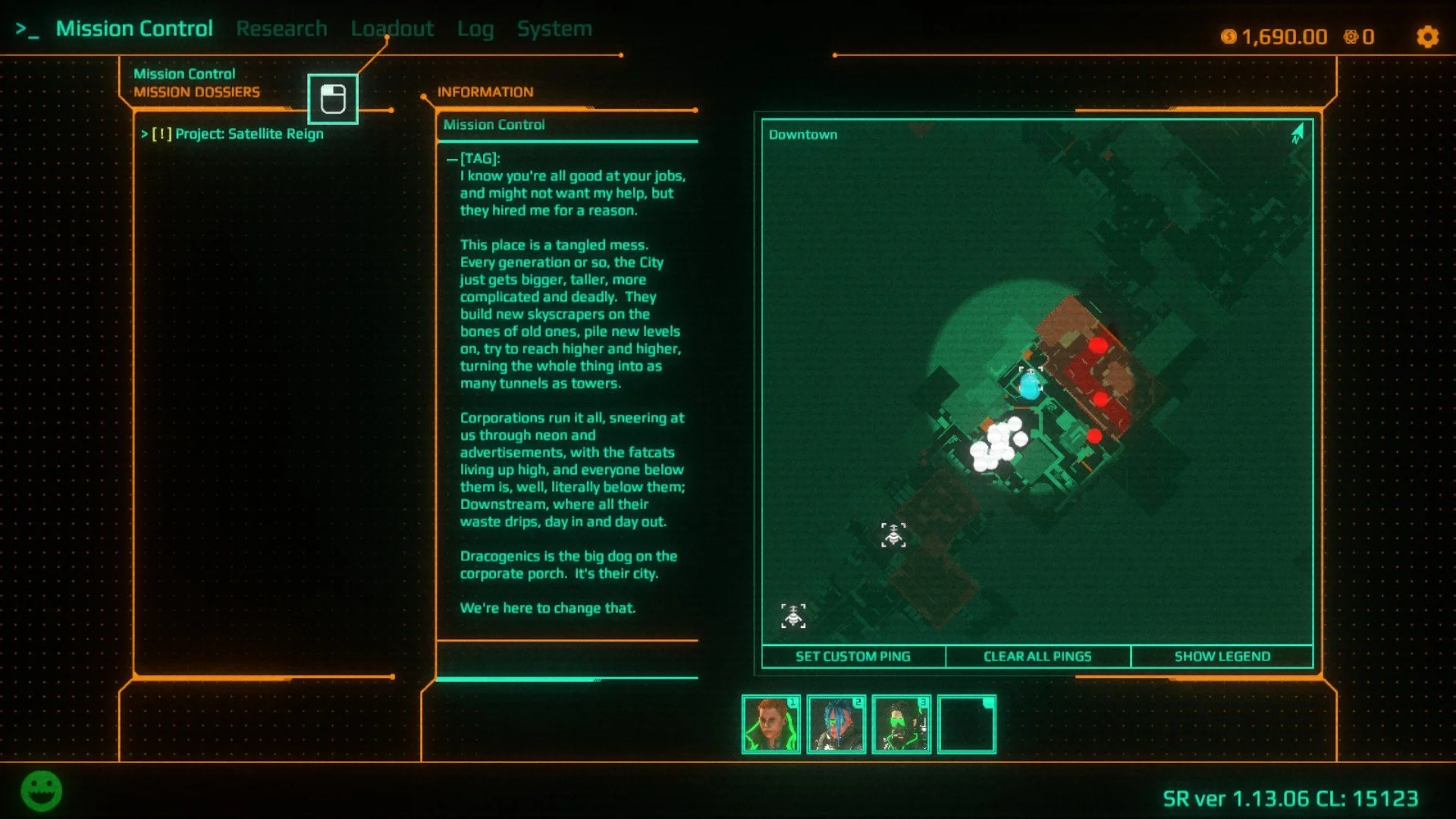
Task: Open the Research tab
Action: click(x=281, y=29)
